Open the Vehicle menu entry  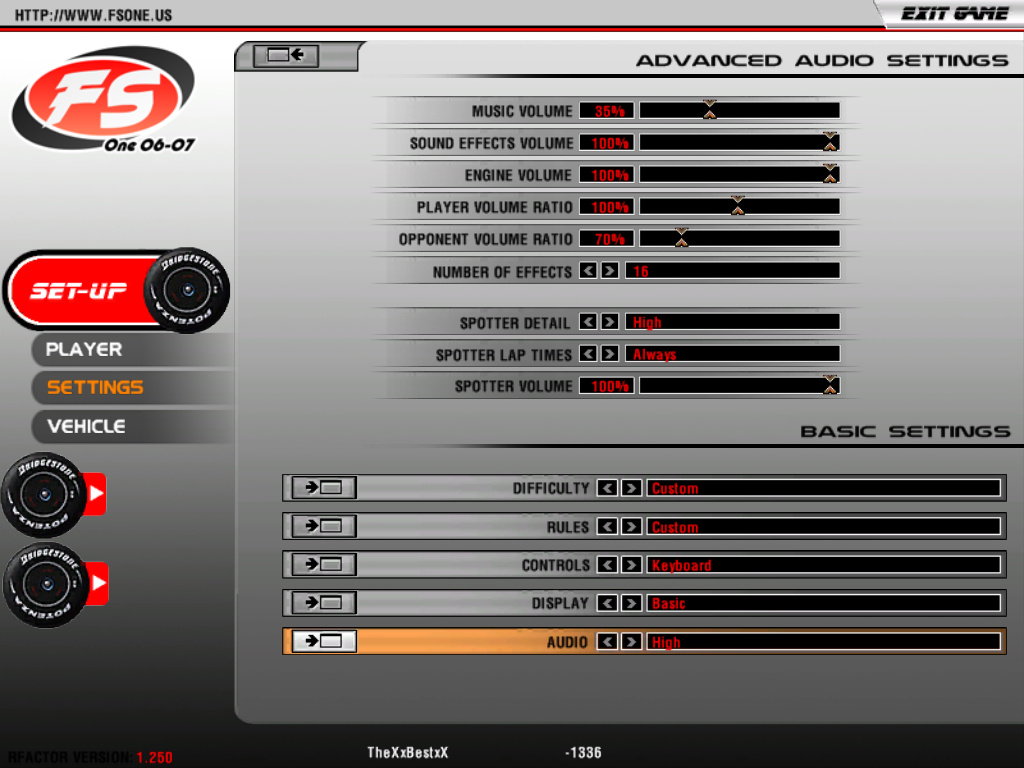(x=86, y=426)
